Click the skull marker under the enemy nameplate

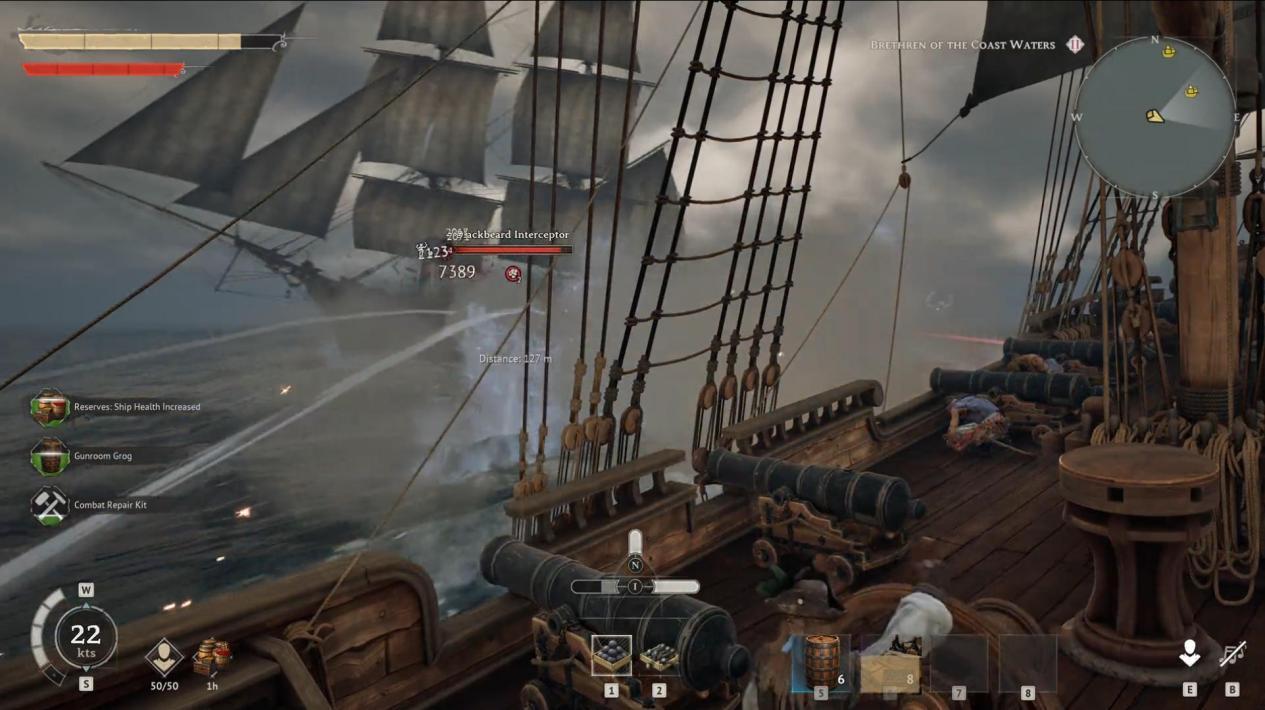(x=513, y=274)
